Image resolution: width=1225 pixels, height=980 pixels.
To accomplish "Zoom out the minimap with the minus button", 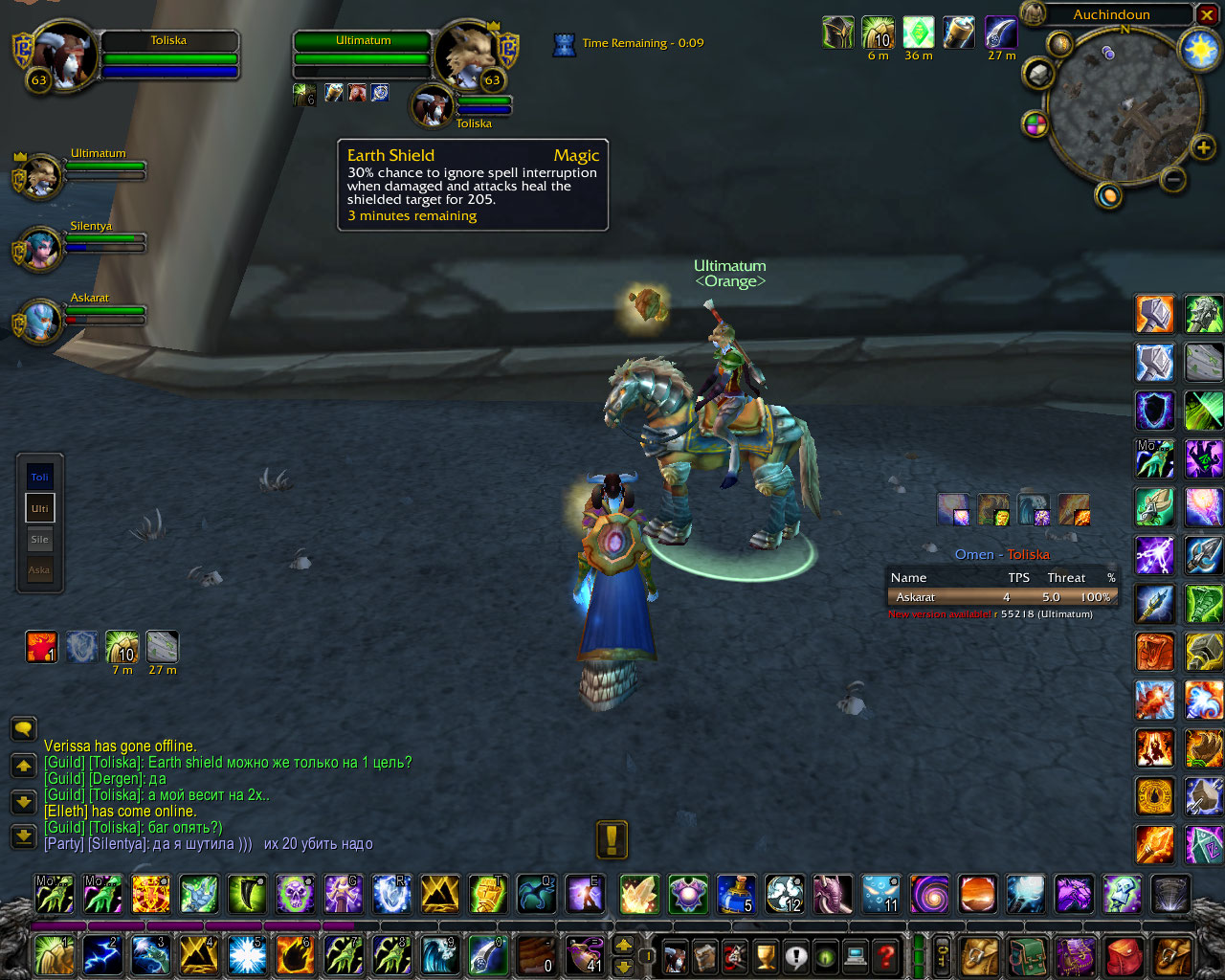I will coord(1173,179).
